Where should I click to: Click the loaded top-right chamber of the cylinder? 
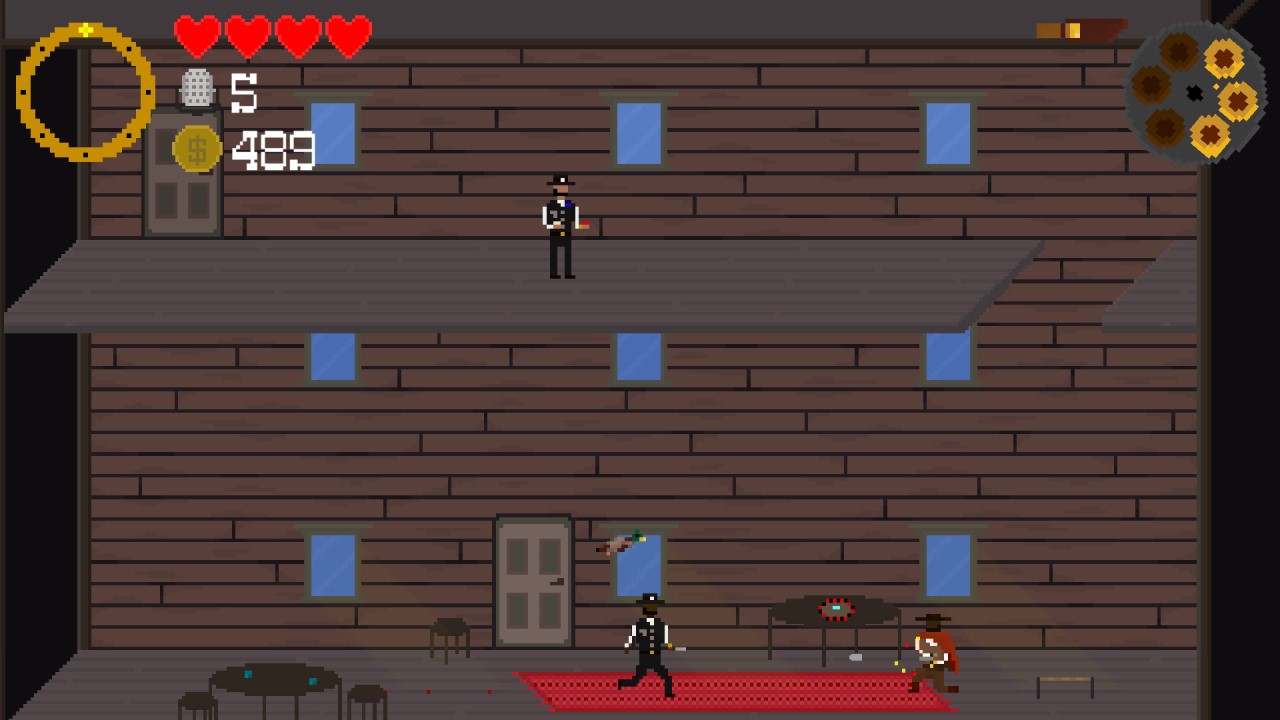[1222, 58]
